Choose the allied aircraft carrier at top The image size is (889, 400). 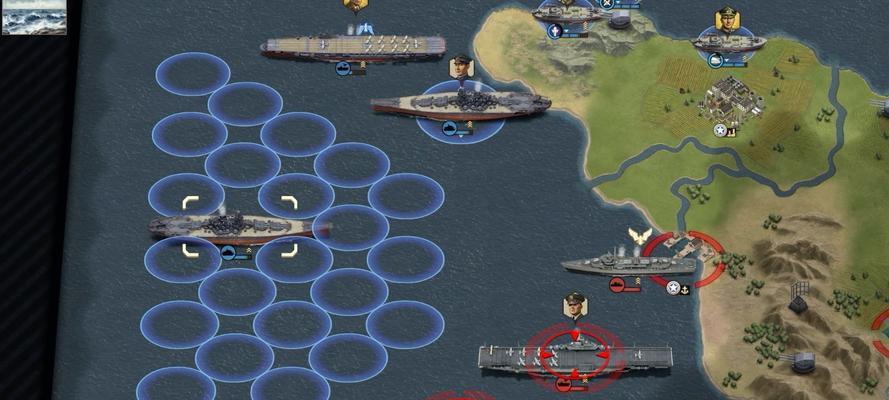click(340, 45)
